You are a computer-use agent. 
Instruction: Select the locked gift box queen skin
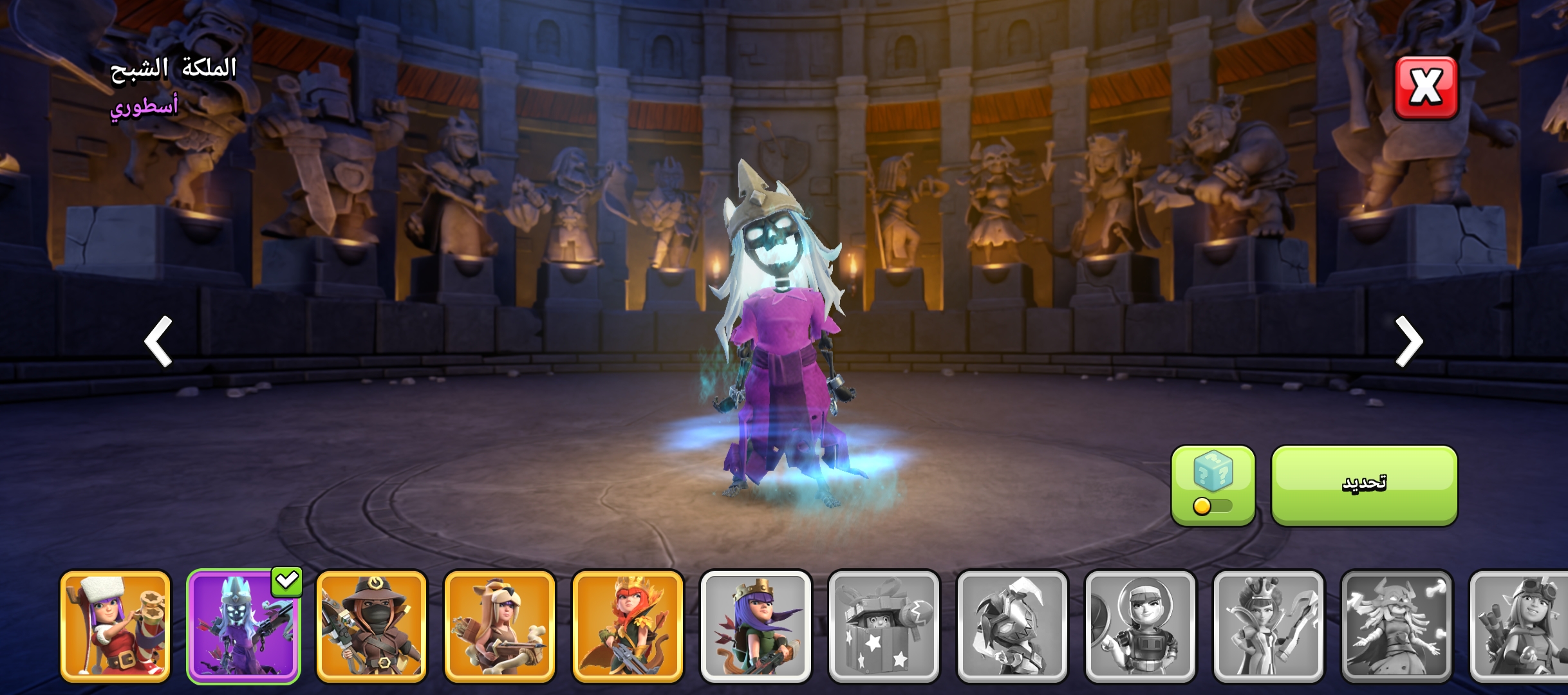pyautogui.click(x=884, y=626)
